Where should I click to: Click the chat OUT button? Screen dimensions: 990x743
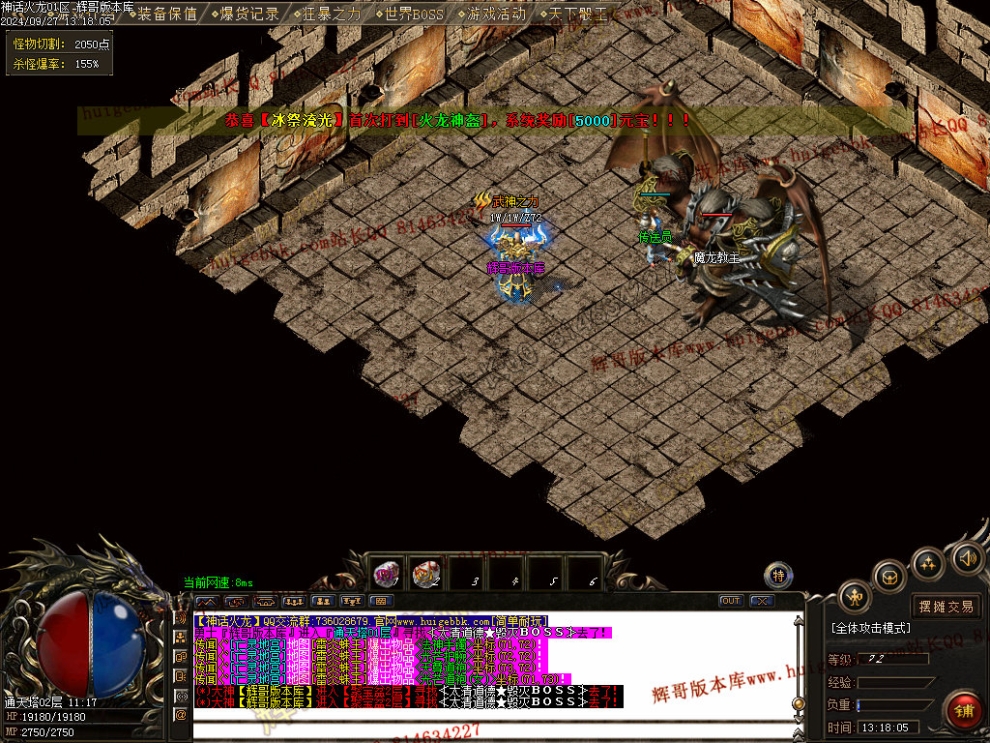[730, 601]
